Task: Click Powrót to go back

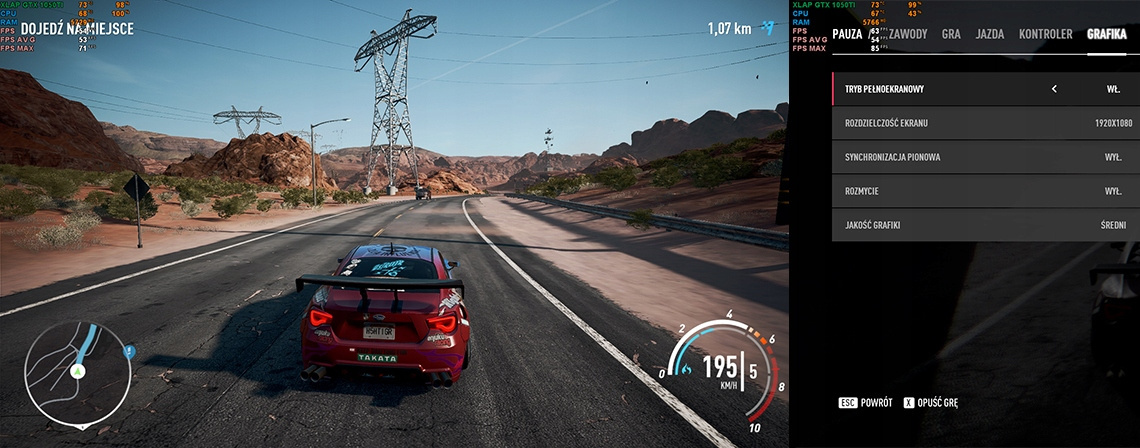Action: (x=865, y=402)
